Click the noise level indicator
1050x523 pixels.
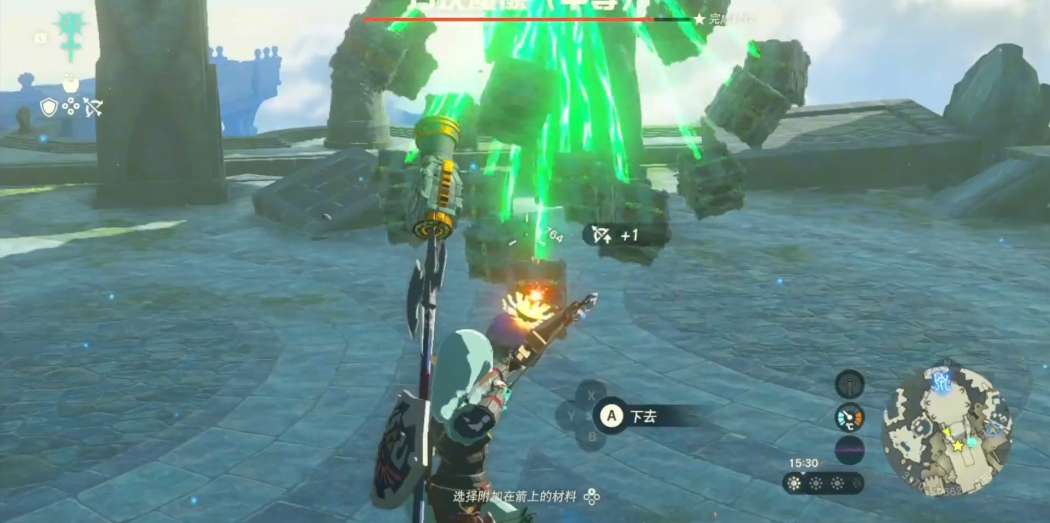pyautogui.click(x=849, y=450)
